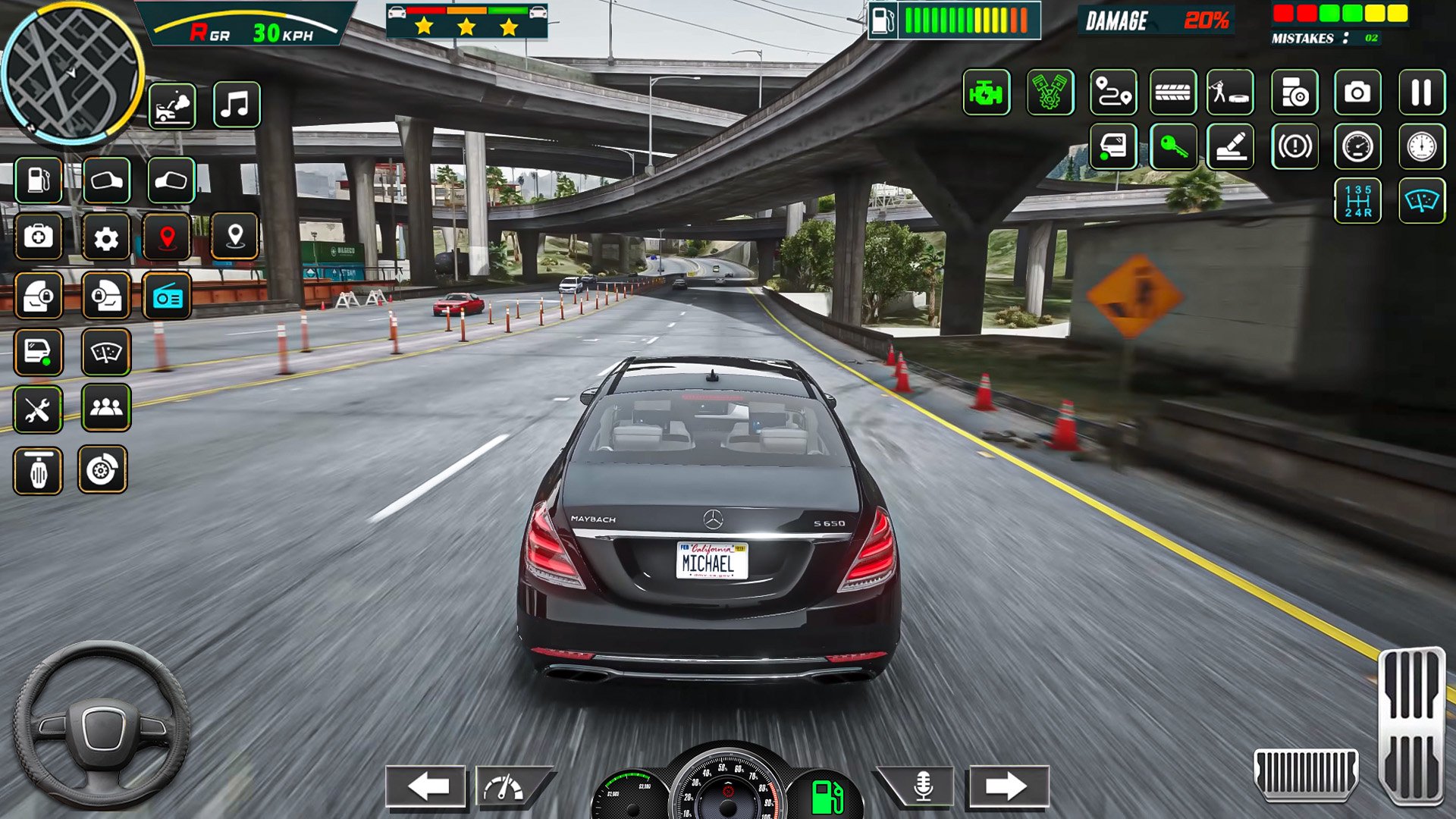Activate the left turn arrow indicator
The width and height of the screenshot is (1456, 819).
(426, 786)
